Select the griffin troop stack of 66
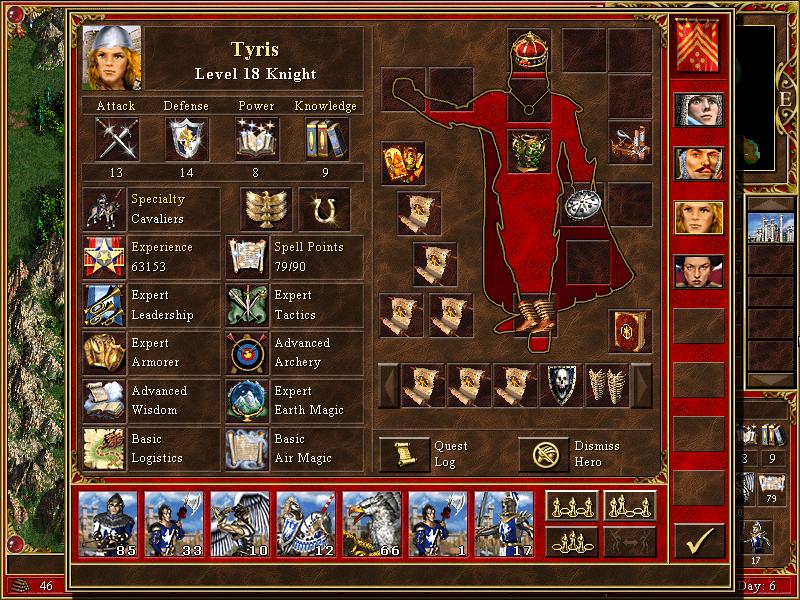The height and width of the screenshot is (600, 800). click(372, 521)
